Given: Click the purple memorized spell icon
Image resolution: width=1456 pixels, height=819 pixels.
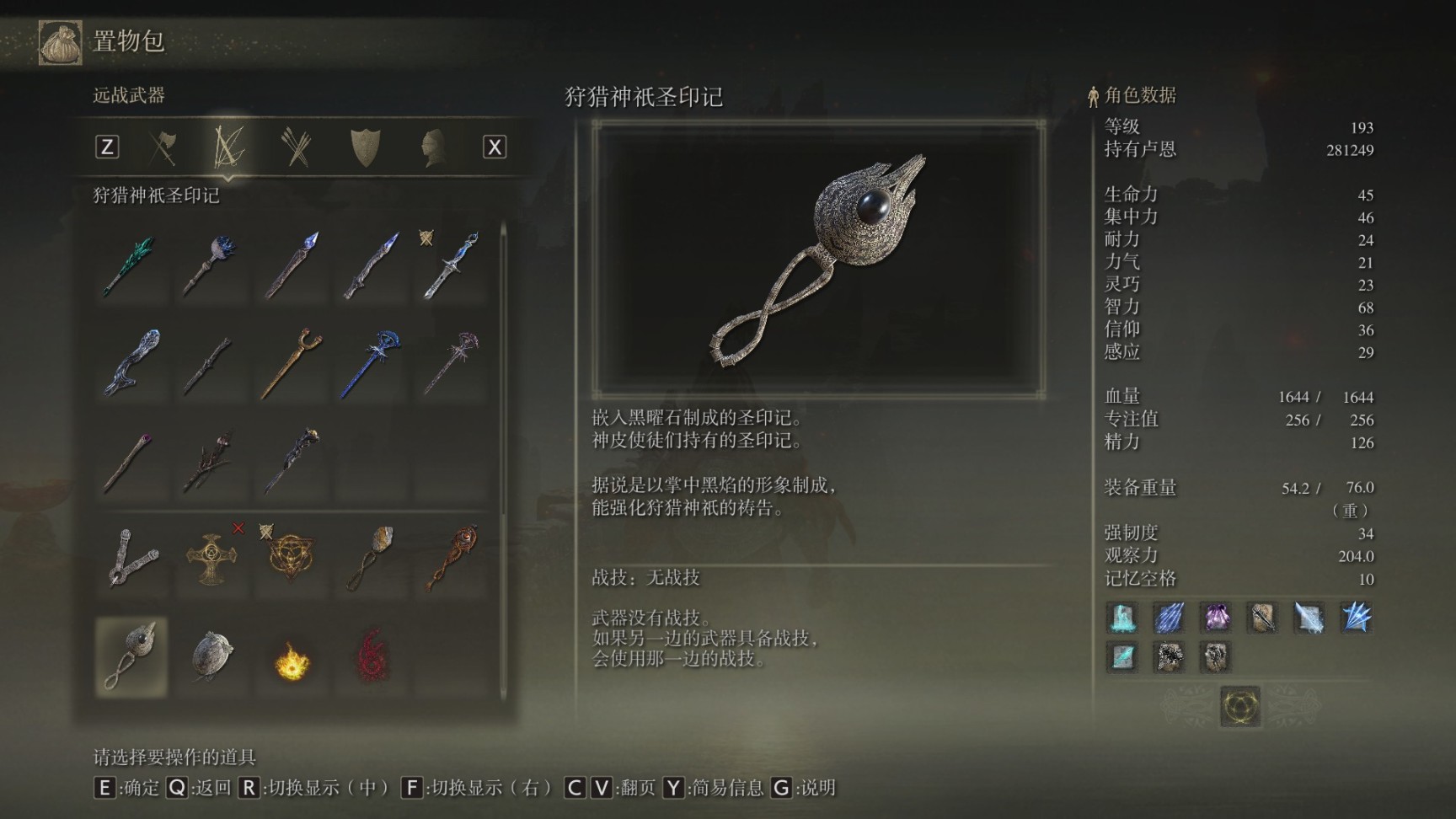Looking at the screenshot, I should (x=1215, y=618).
